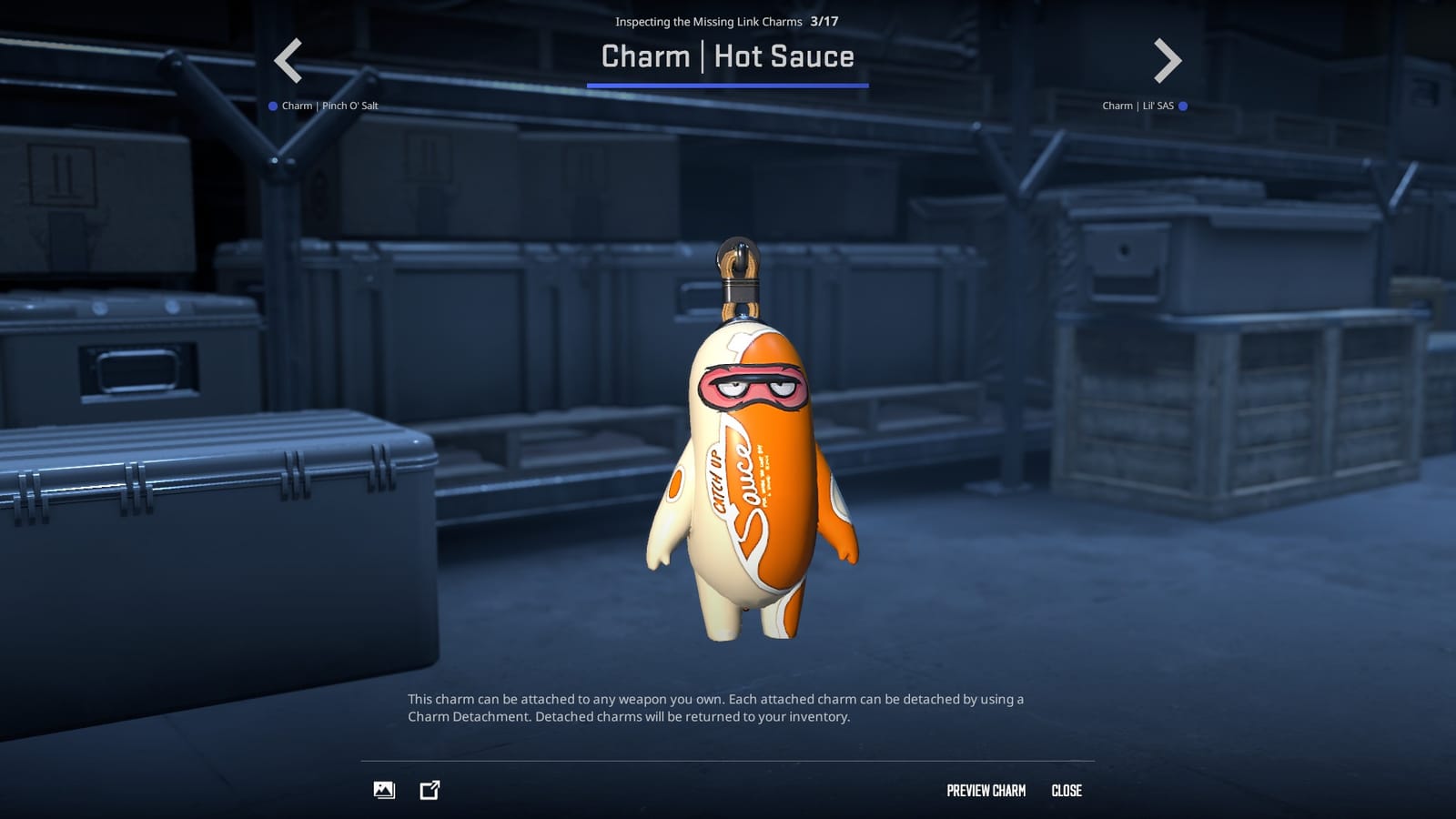Click CLOSE to exit inspection

coord(1067,790)
